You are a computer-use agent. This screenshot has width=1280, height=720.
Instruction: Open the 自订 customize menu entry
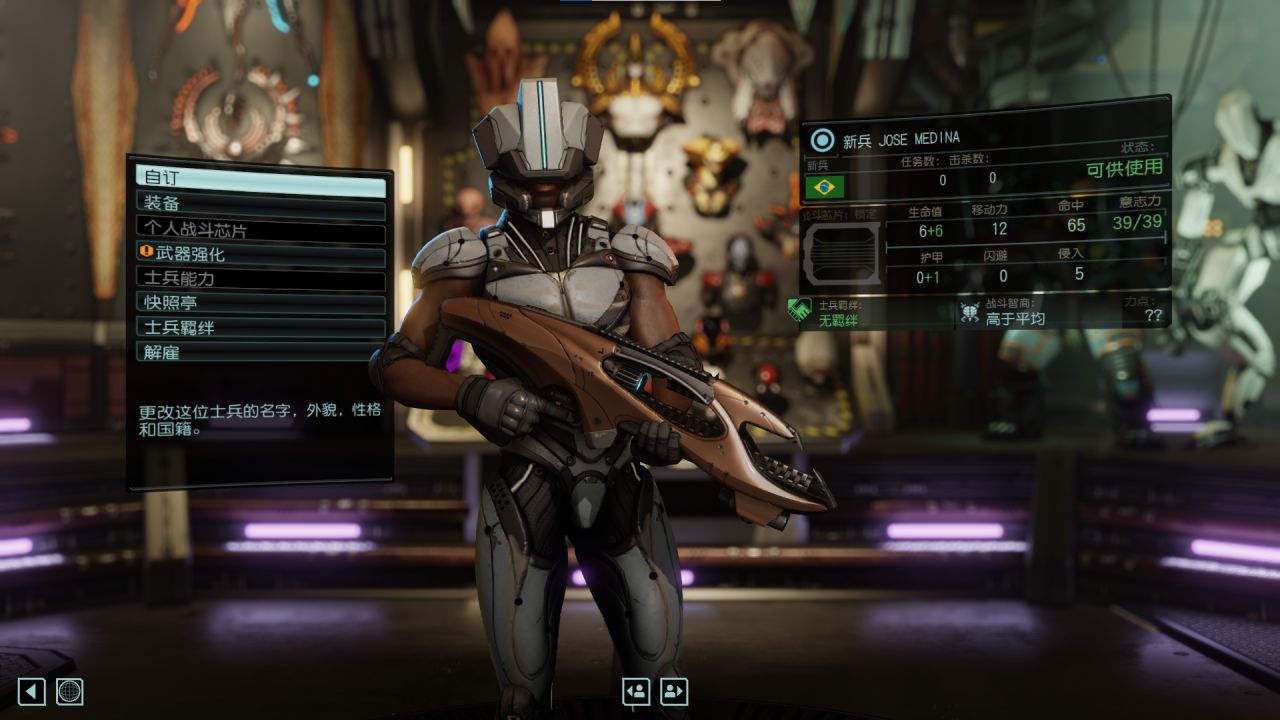[x=260, y=179]
